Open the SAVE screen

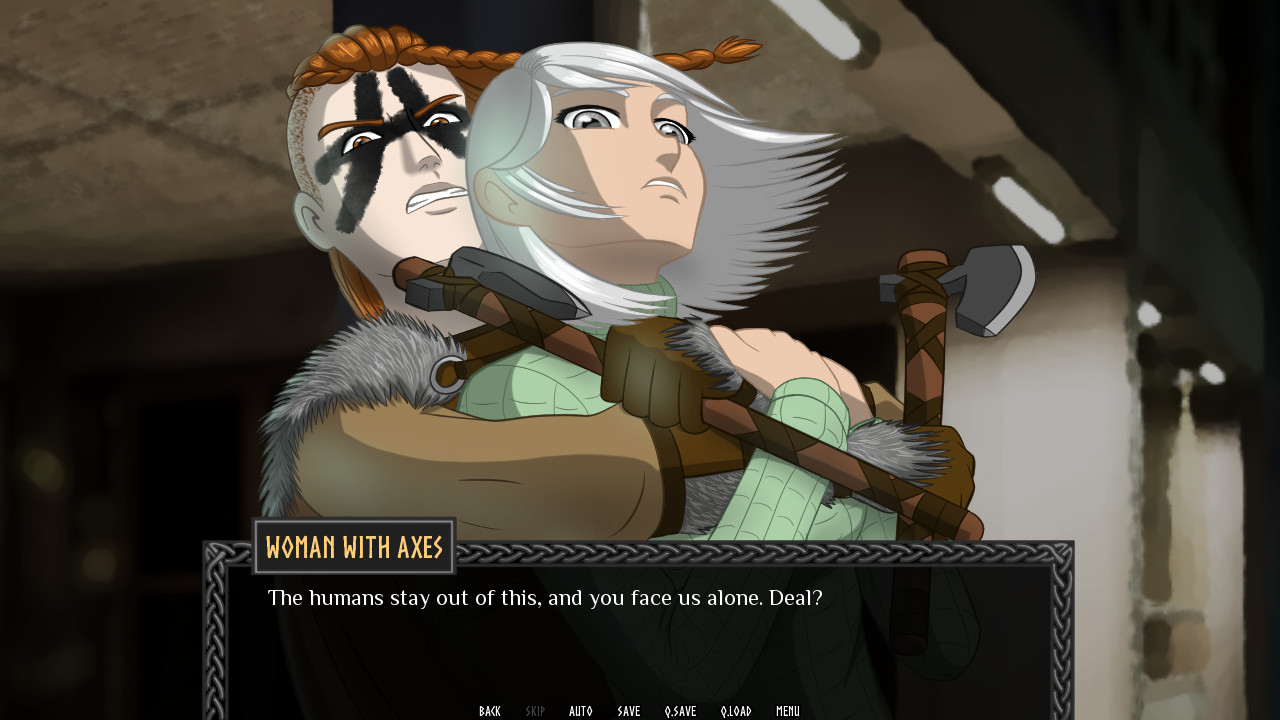pos(628,710)
